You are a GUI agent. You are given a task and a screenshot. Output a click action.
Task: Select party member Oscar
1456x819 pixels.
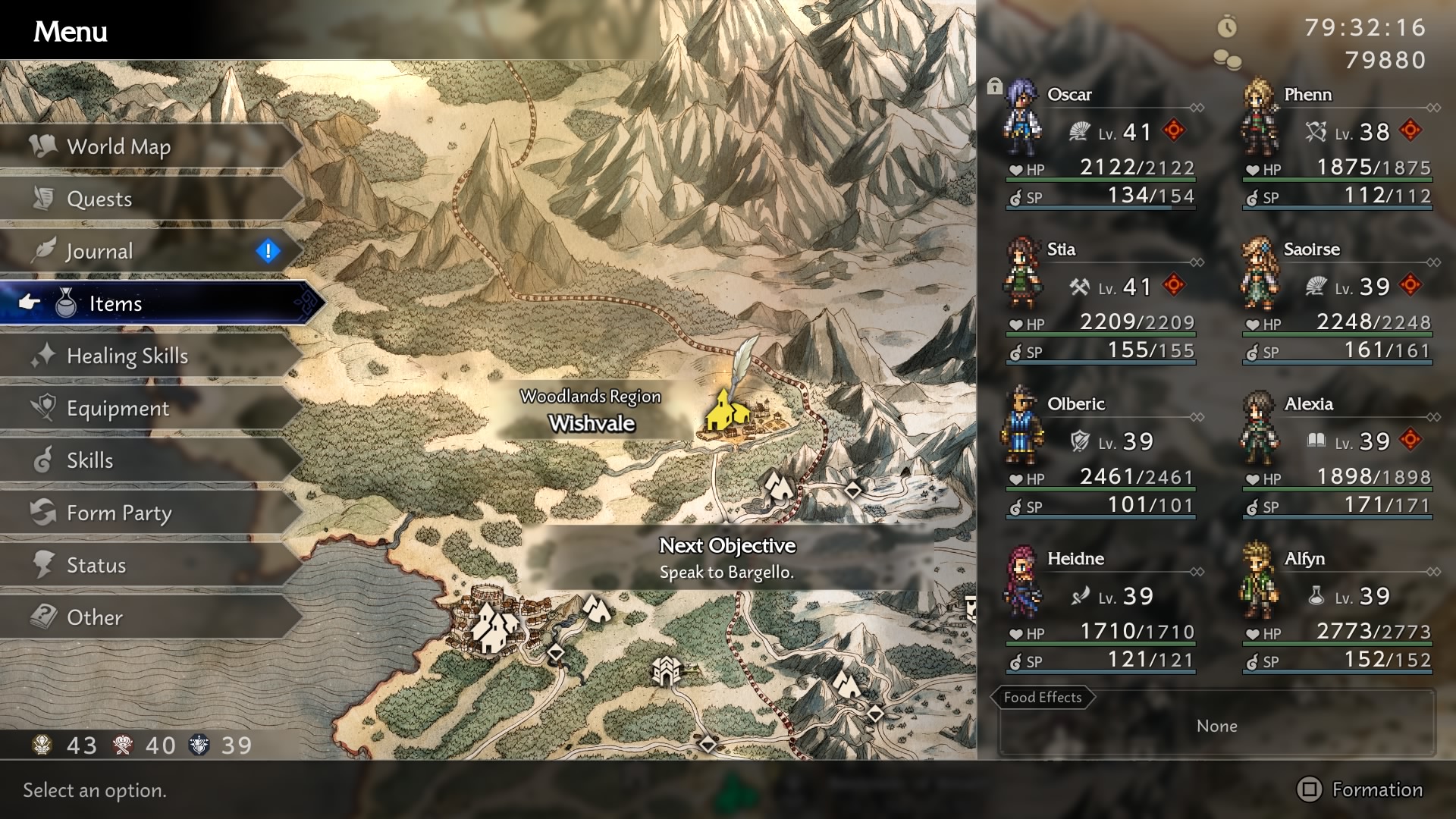pyautogui.click(x=1100, y=144)
